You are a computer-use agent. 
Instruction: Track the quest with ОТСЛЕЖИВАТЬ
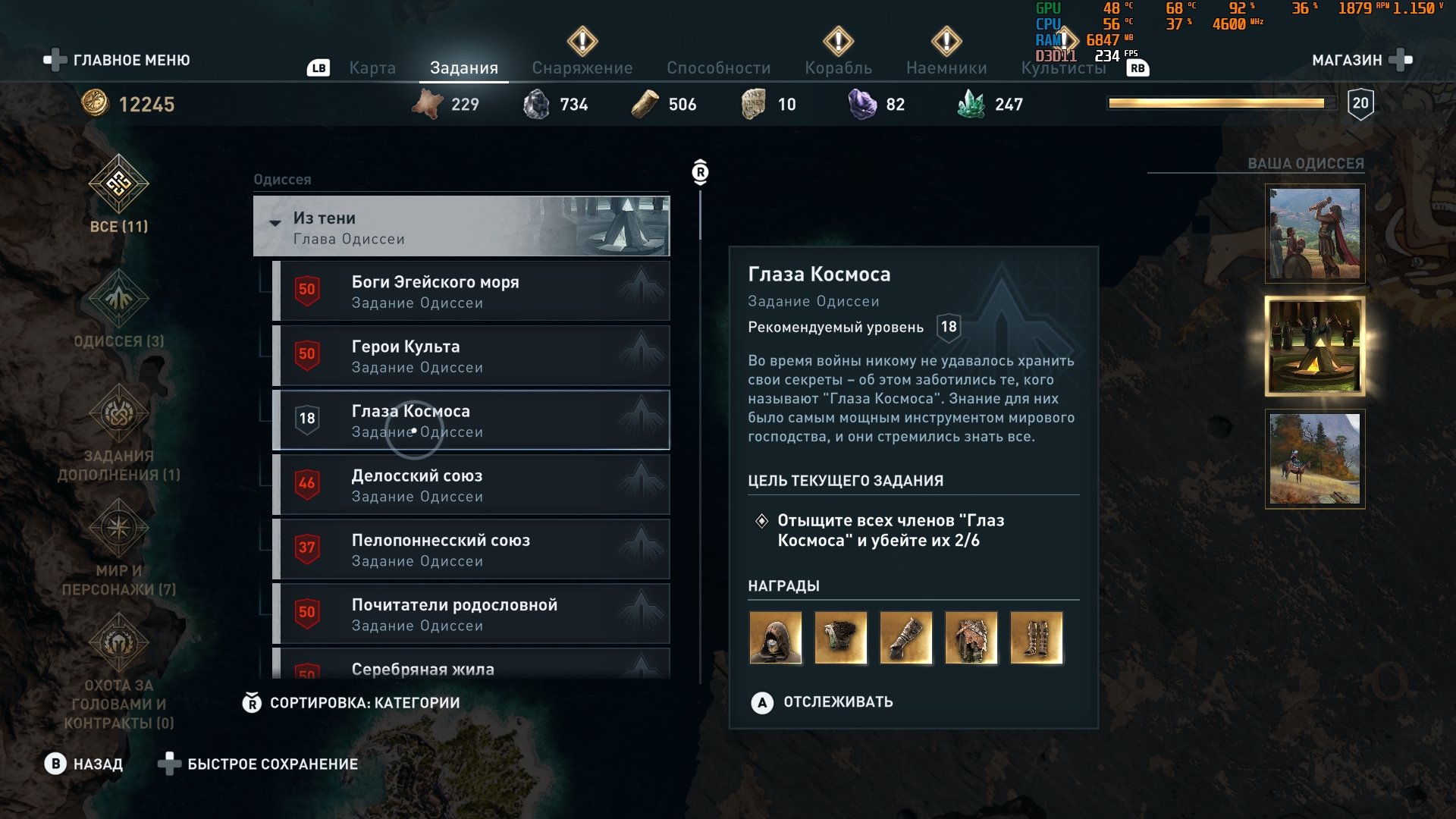point(822,702)
